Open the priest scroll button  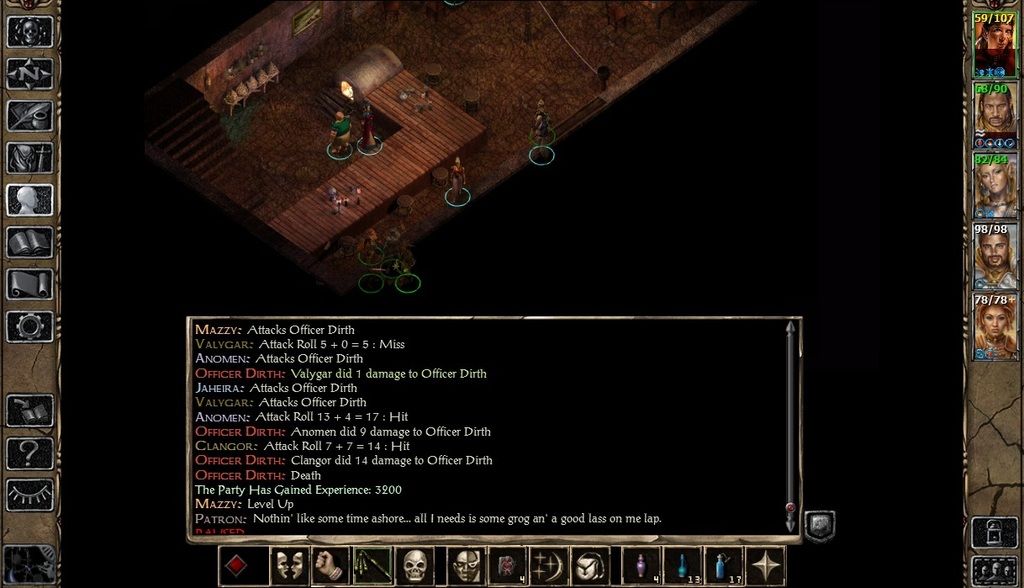coord(30,284)
